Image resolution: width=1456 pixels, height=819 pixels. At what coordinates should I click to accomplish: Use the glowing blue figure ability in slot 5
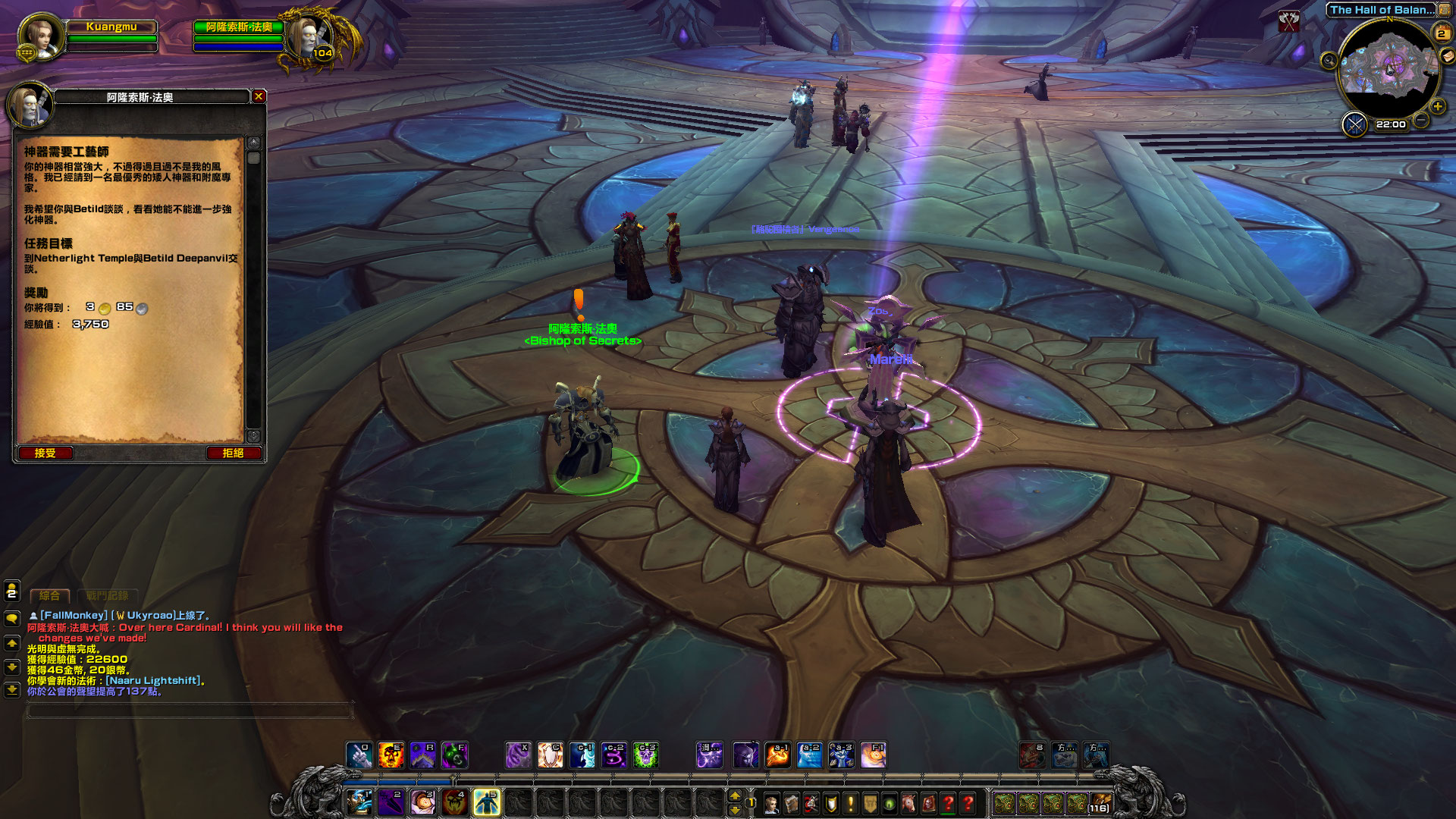pyautogui.click(x=486, y=802)
